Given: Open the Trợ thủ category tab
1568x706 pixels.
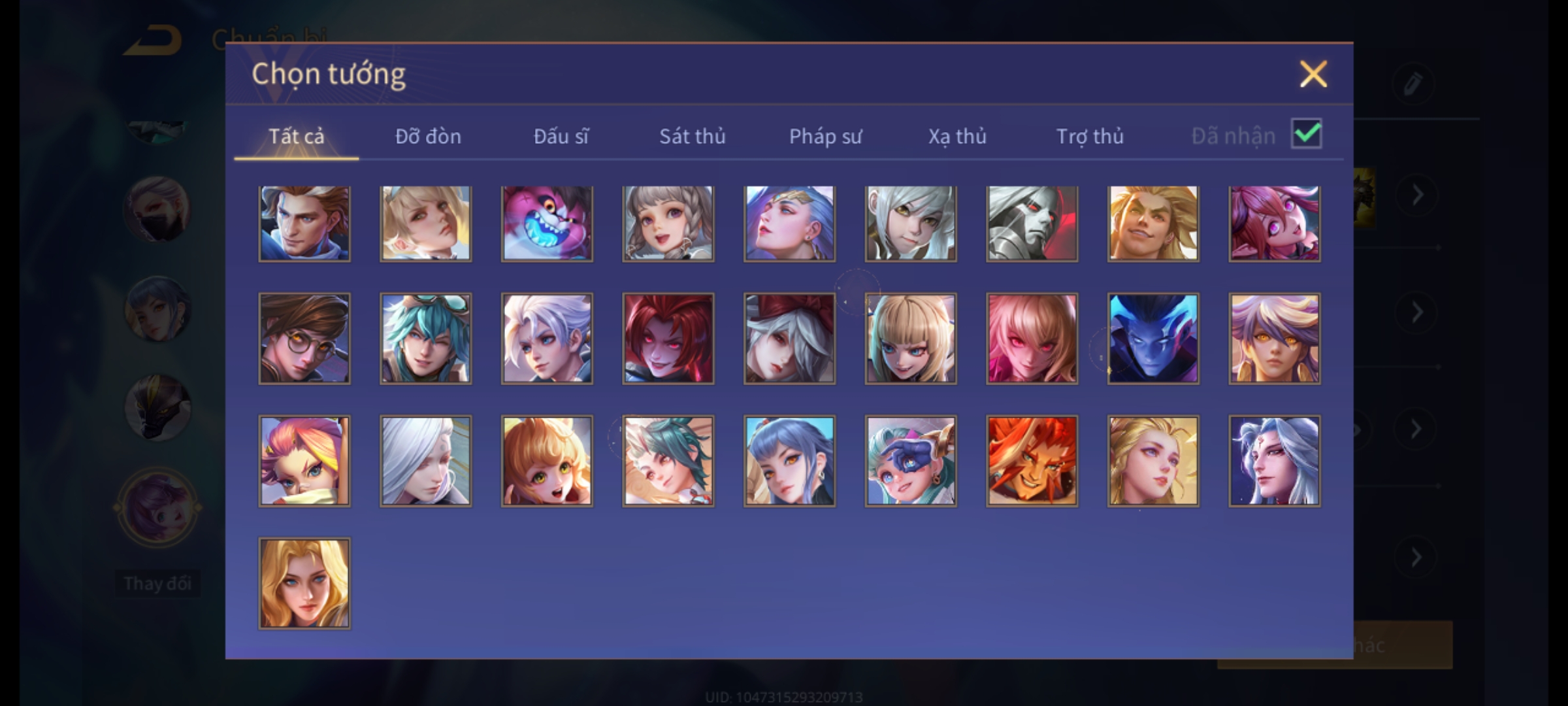Looking at the screenshot, I should point(1090,136).
